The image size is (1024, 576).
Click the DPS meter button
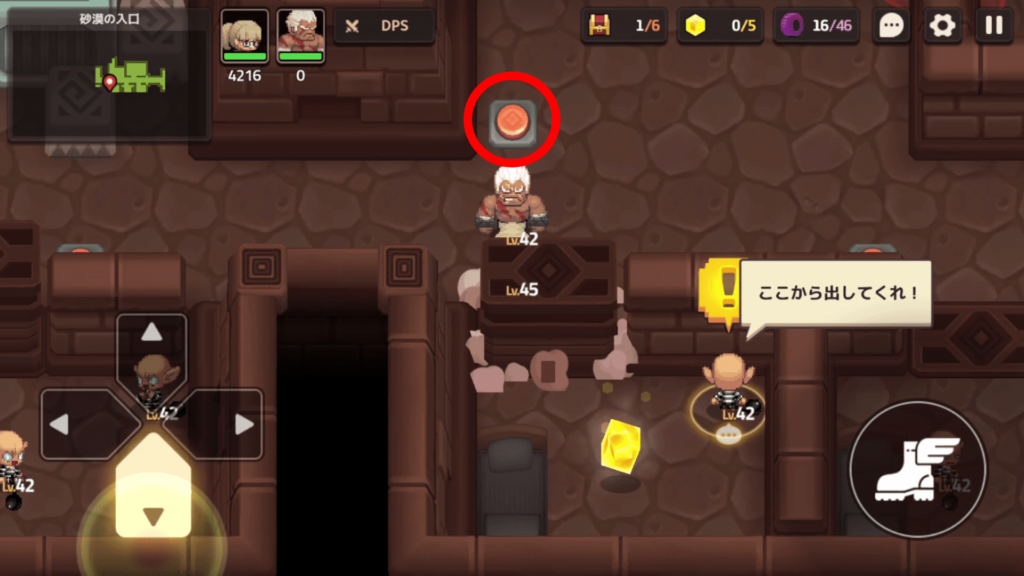385,26
